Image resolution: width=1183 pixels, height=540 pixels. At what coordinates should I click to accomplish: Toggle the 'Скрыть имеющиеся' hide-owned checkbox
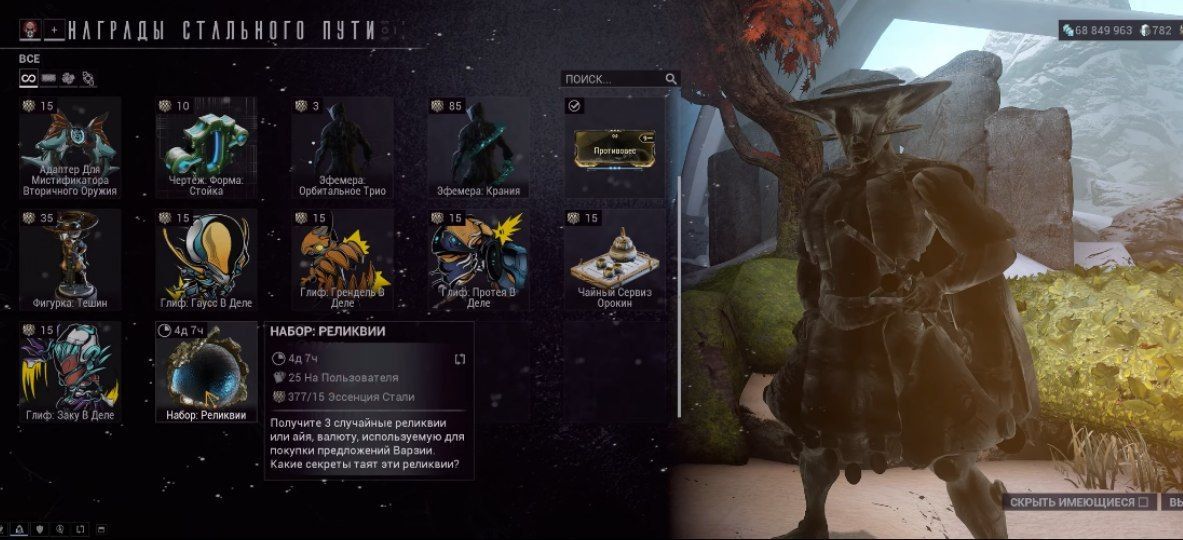tap(1142, 502)
